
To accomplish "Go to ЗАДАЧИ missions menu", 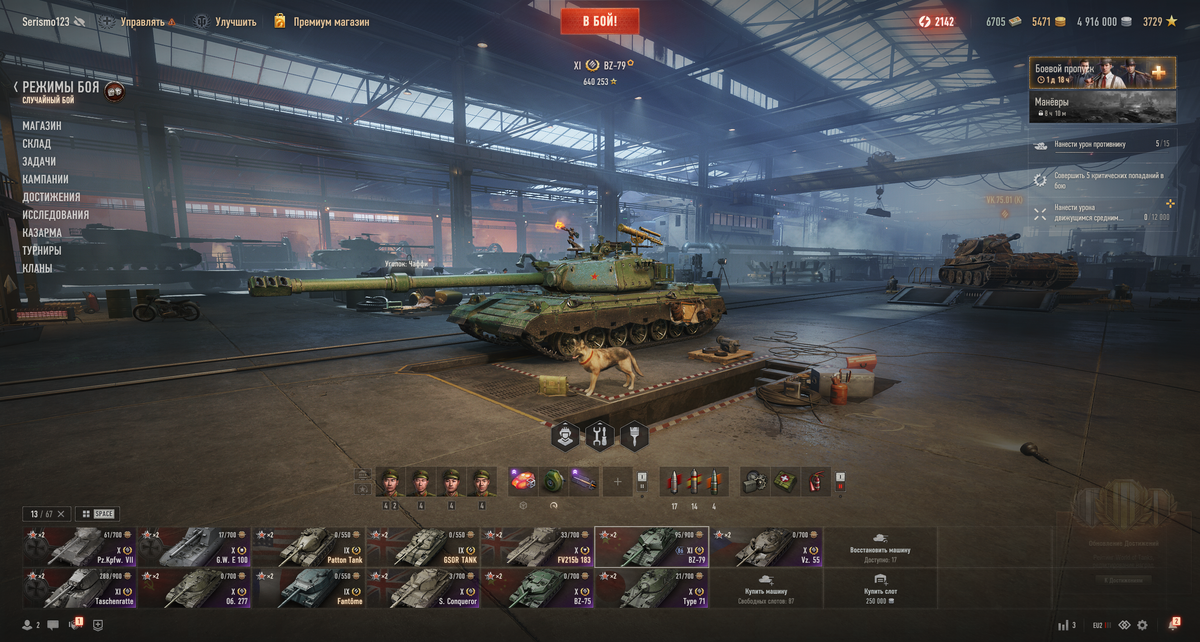I will click(39, 162).
